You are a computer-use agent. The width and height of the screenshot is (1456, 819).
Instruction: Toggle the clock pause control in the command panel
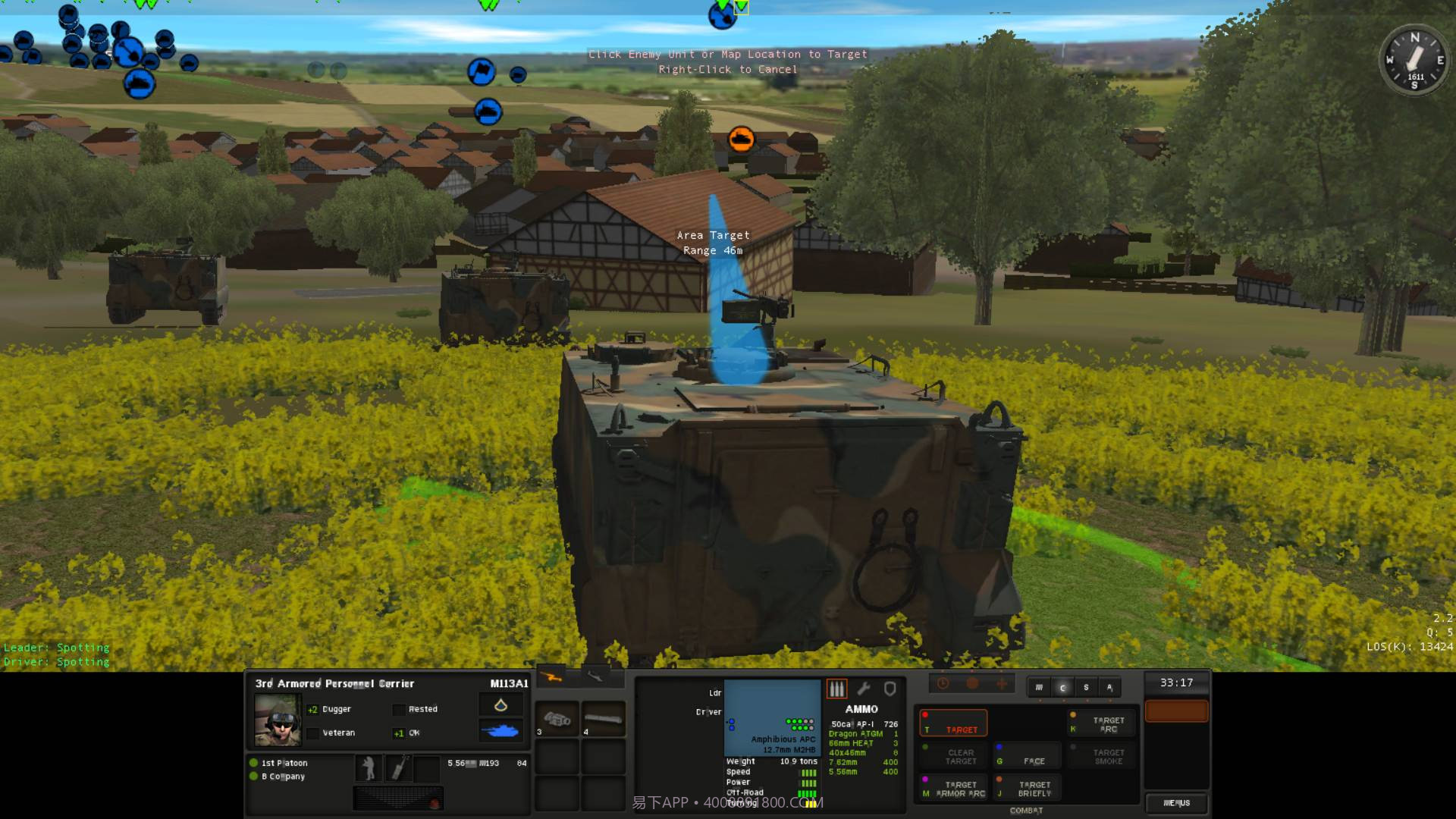click(x=943, y=682)
